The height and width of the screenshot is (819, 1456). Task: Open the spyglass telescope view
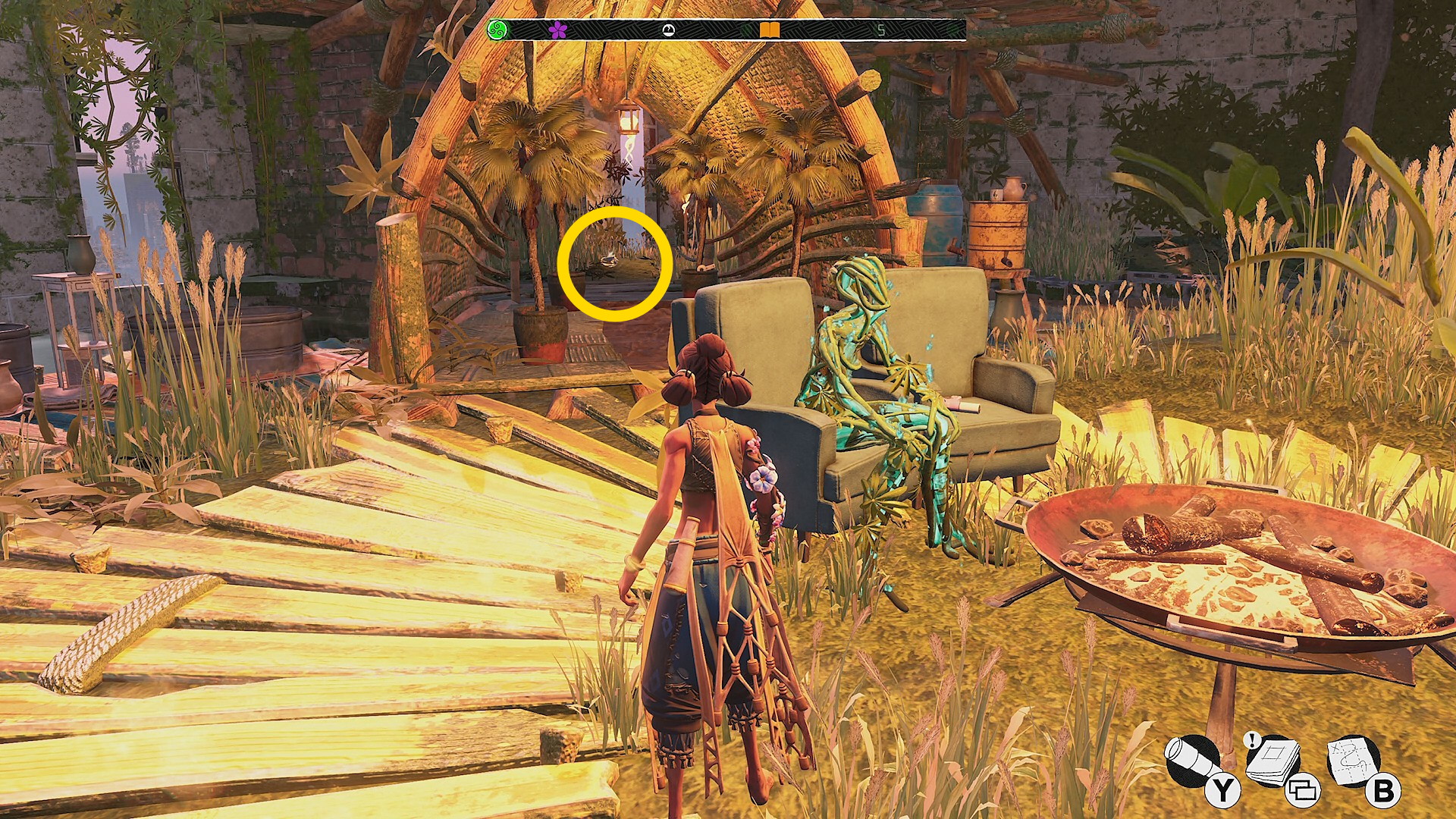(1192, 761)
